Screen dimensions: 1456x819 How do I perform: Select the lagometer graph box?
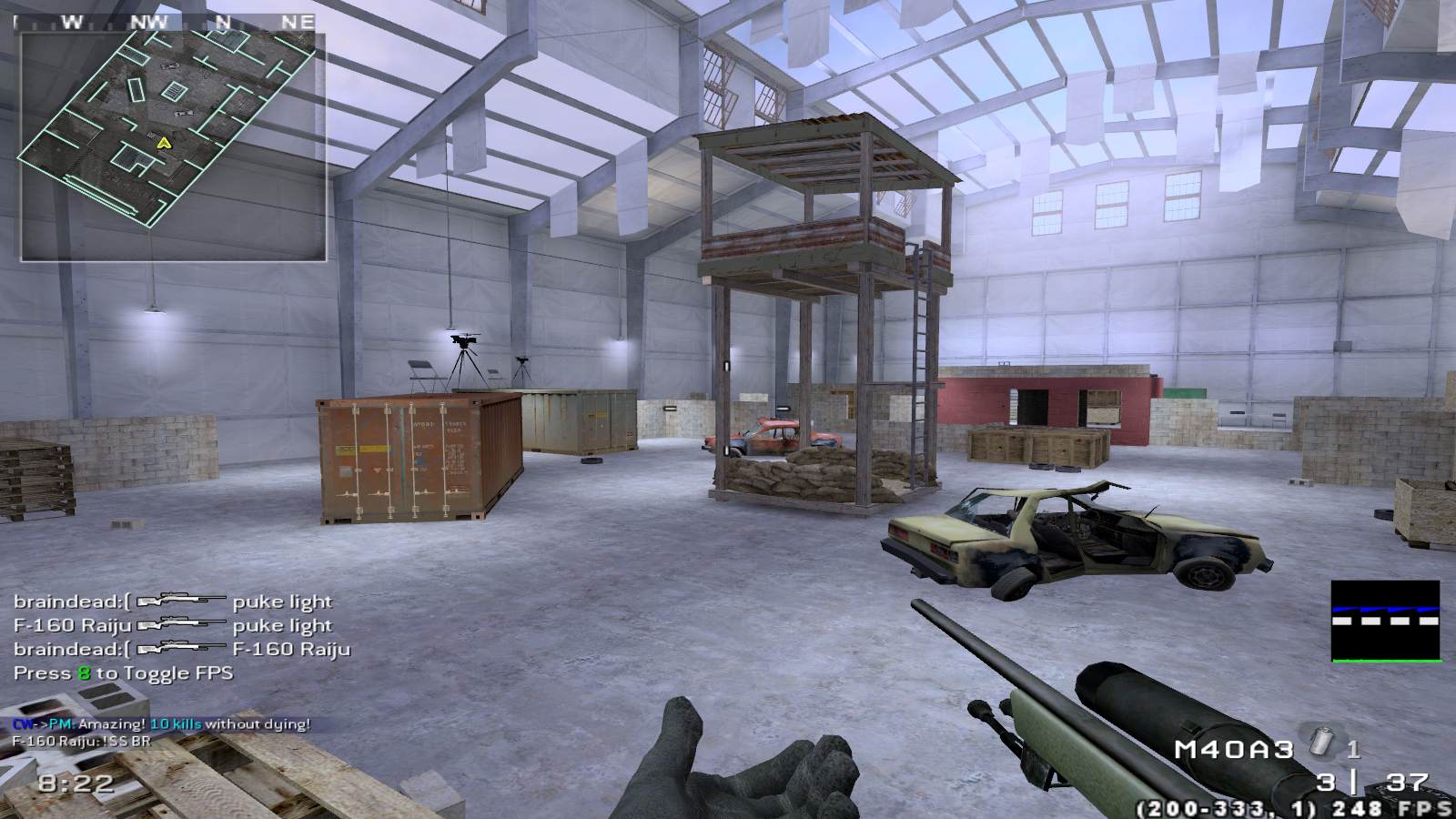tap(1386, 621)
